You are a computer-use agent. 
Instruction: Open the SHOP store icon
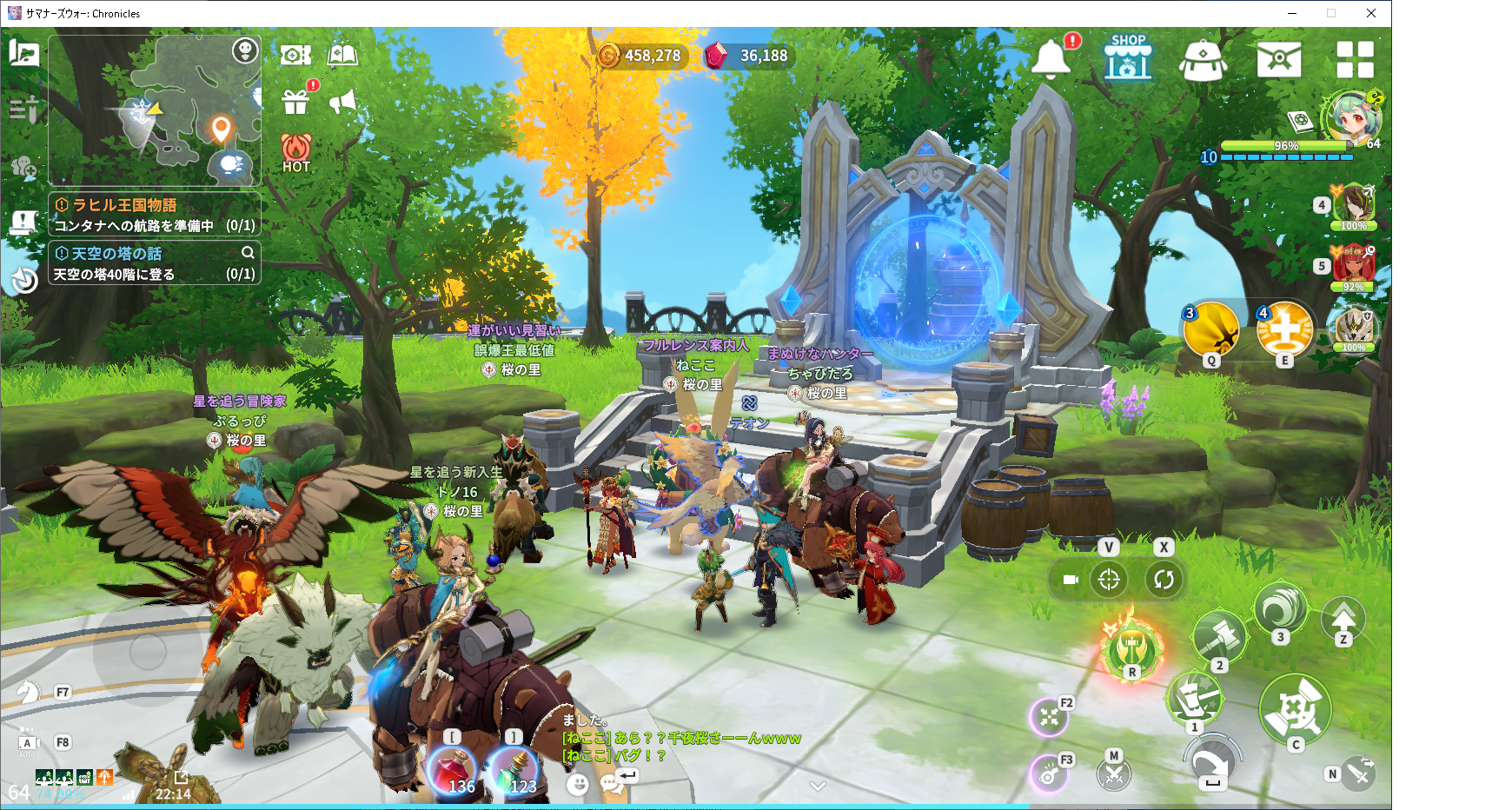pyautogui.click(x=1128, y=58)
